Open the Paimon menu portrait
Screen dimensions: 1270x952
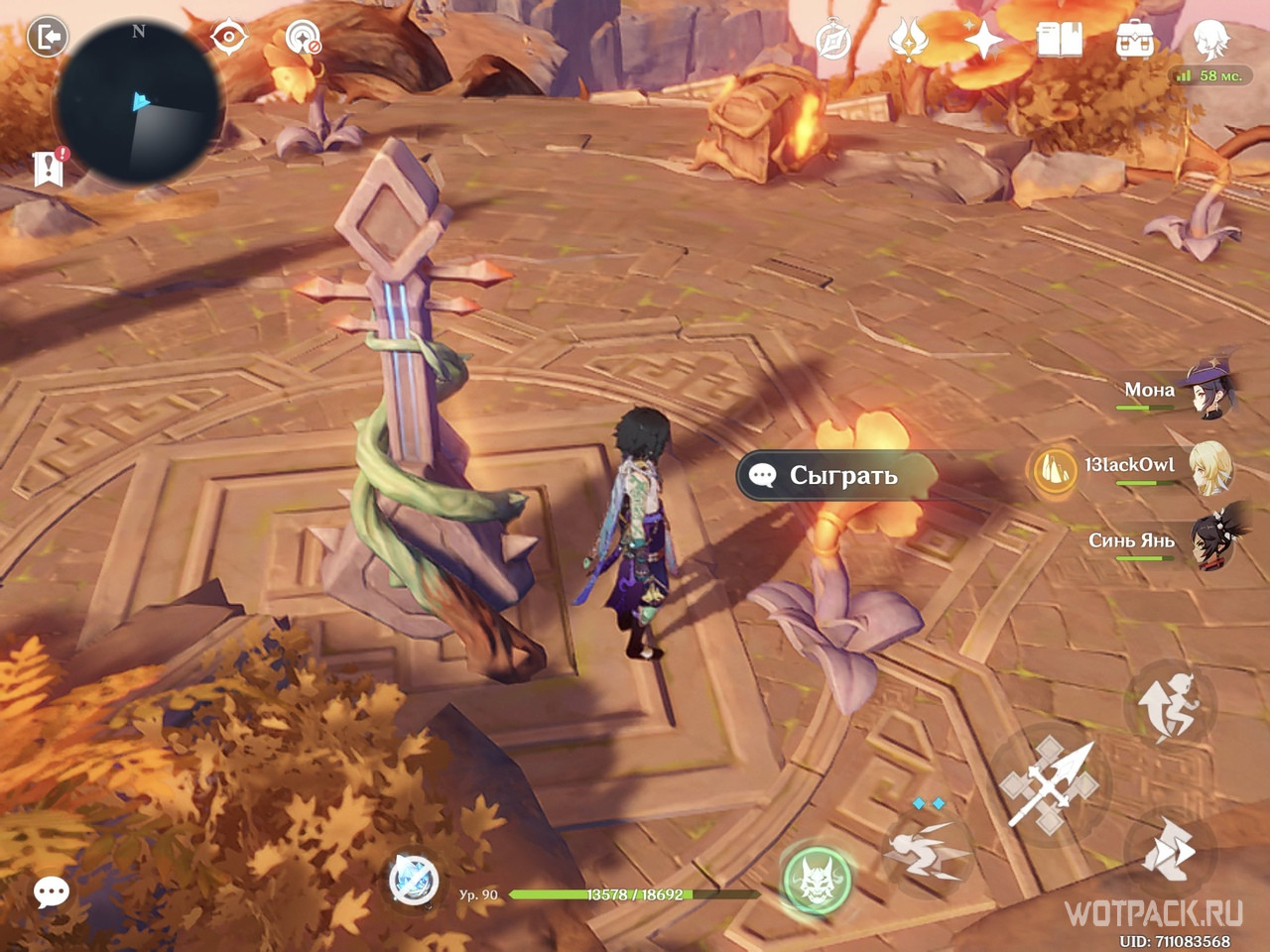(x=1210, y=40)
